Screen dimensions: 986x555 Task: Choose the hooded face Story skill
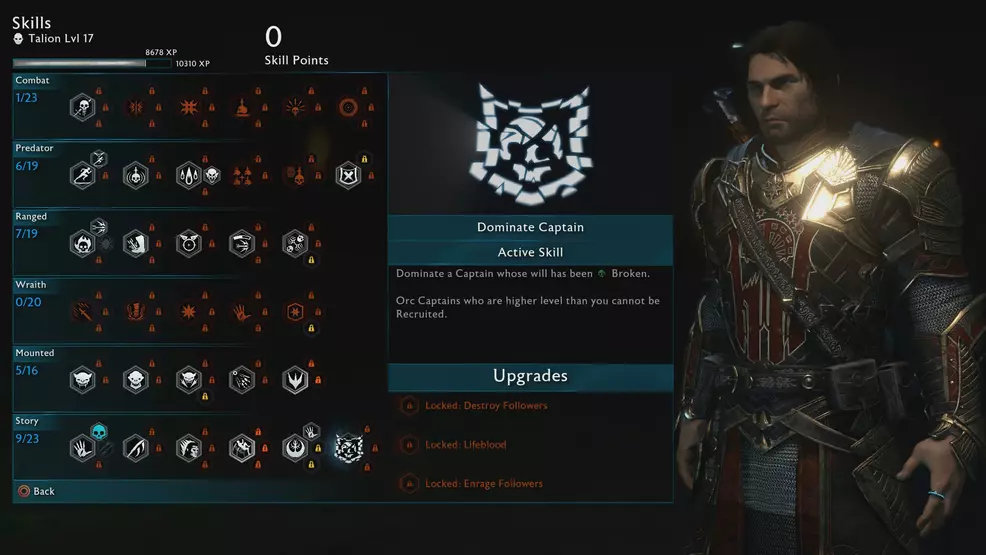(189, 447)
